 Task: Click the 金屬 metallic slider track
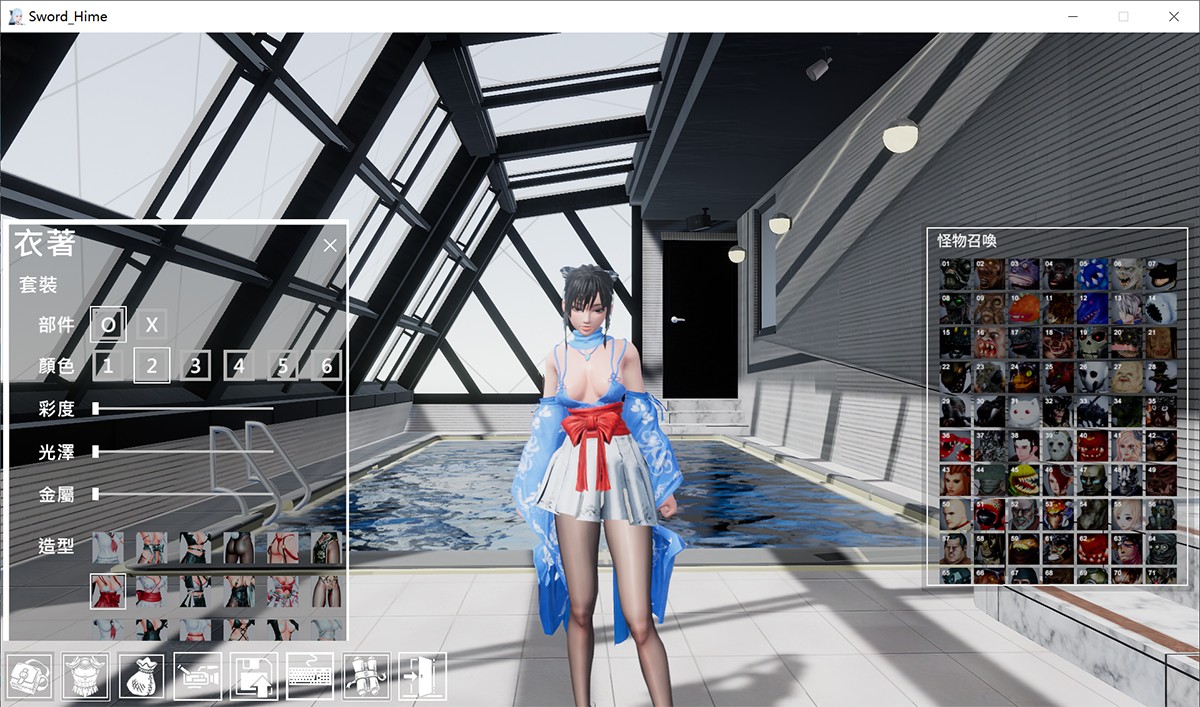pos(184,494)
